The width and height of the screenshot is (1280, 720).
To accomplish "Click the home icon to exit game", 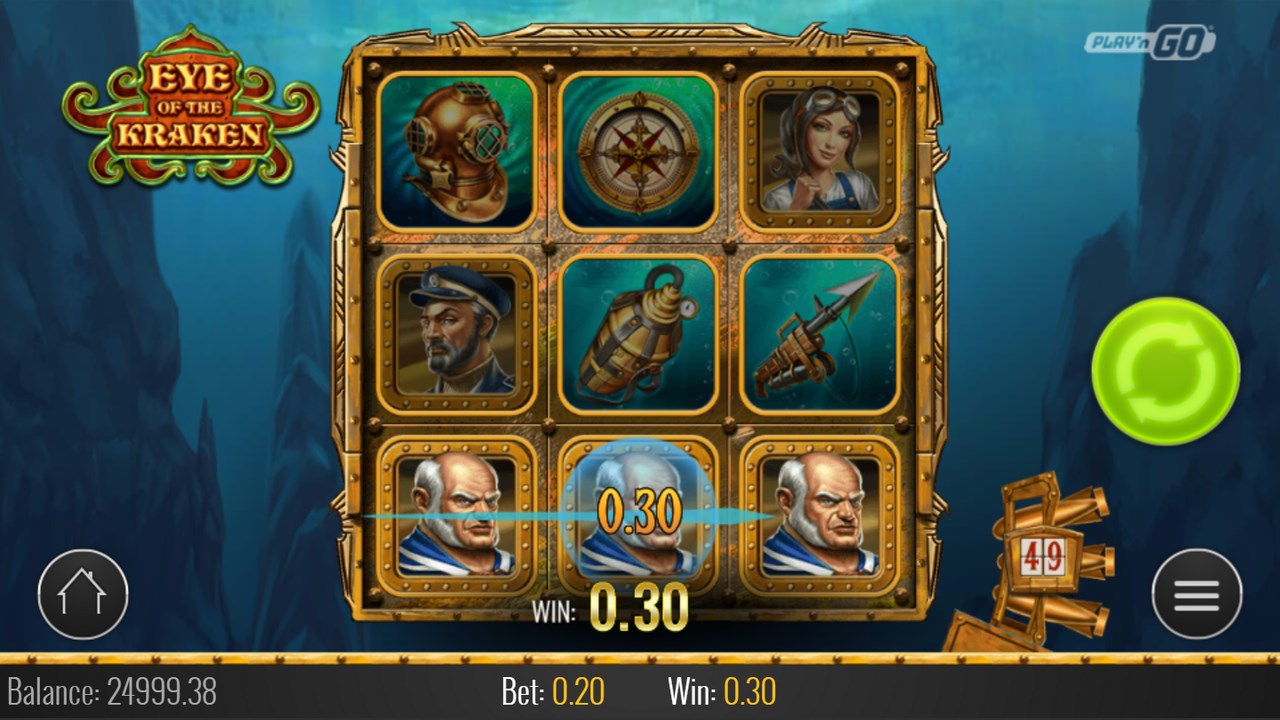I will click(x=83, y=593).
